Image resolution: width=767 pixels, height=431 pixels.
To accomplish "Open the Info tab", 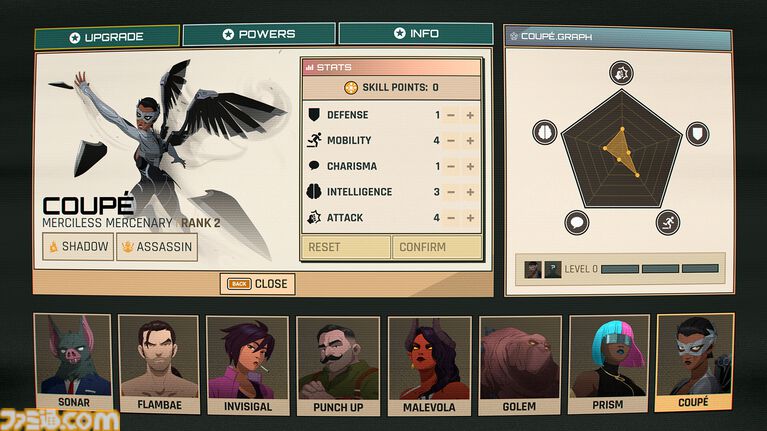I will [415, 34].
